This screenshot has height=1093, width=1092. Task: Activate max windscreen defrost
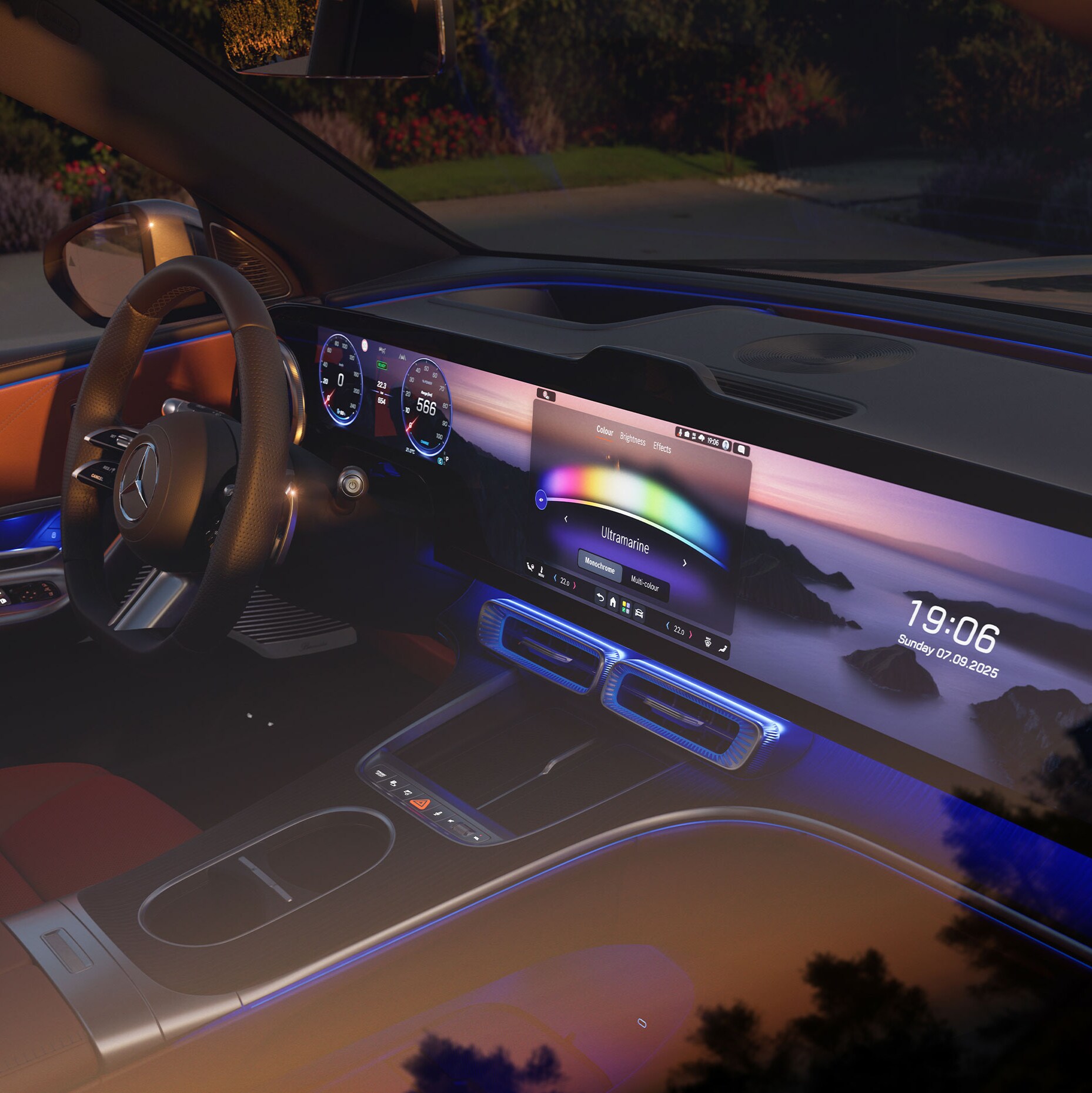pos(708,642)
